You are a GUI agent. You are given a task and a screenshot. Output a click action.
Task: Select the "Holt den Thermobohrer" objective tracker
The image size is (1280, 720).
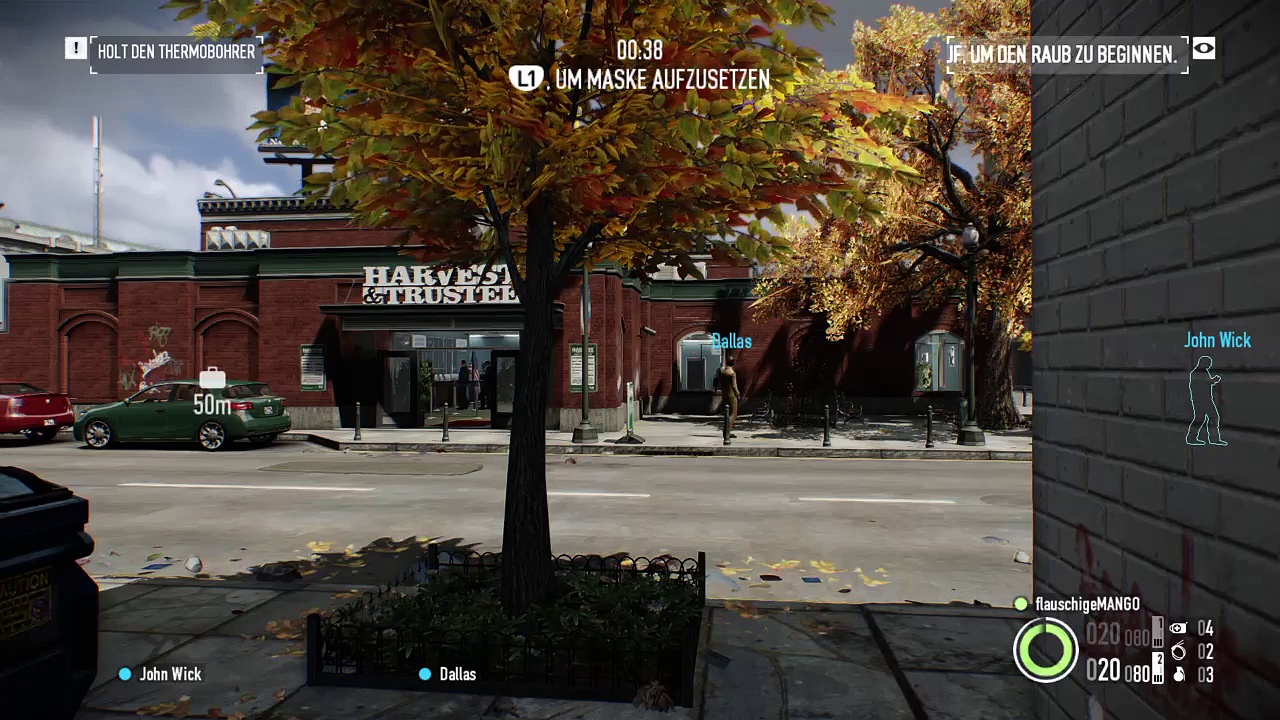click(176, 52)
